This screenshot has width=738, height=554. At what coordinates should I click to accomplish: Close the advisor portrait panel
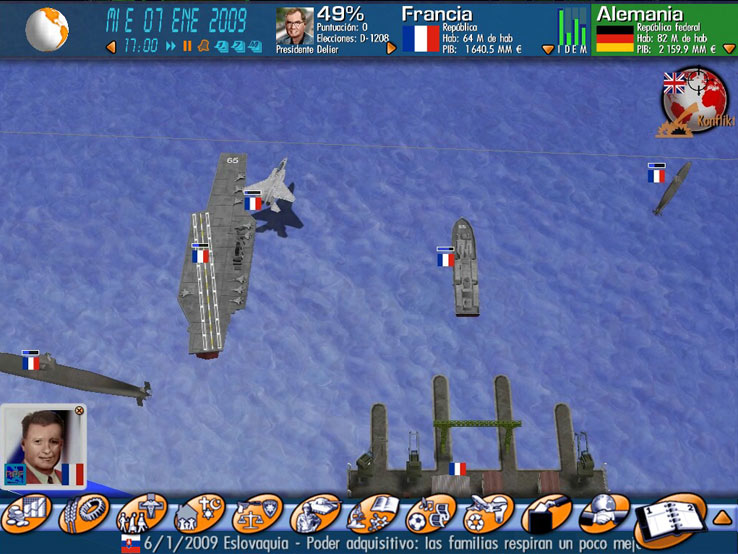click(x=80, y=410)
